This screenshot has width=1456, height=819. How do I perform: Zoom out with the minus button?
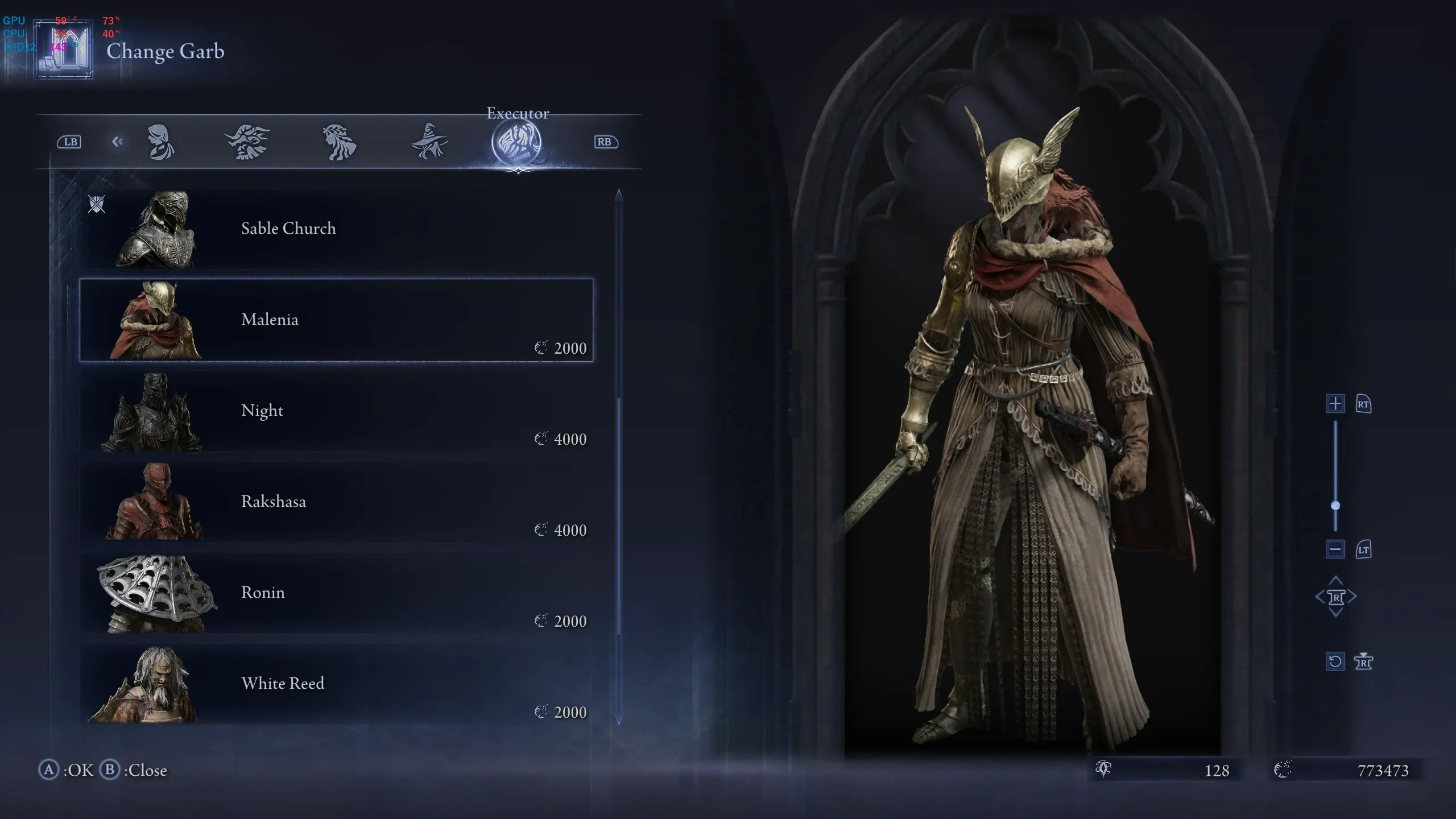1335,549
